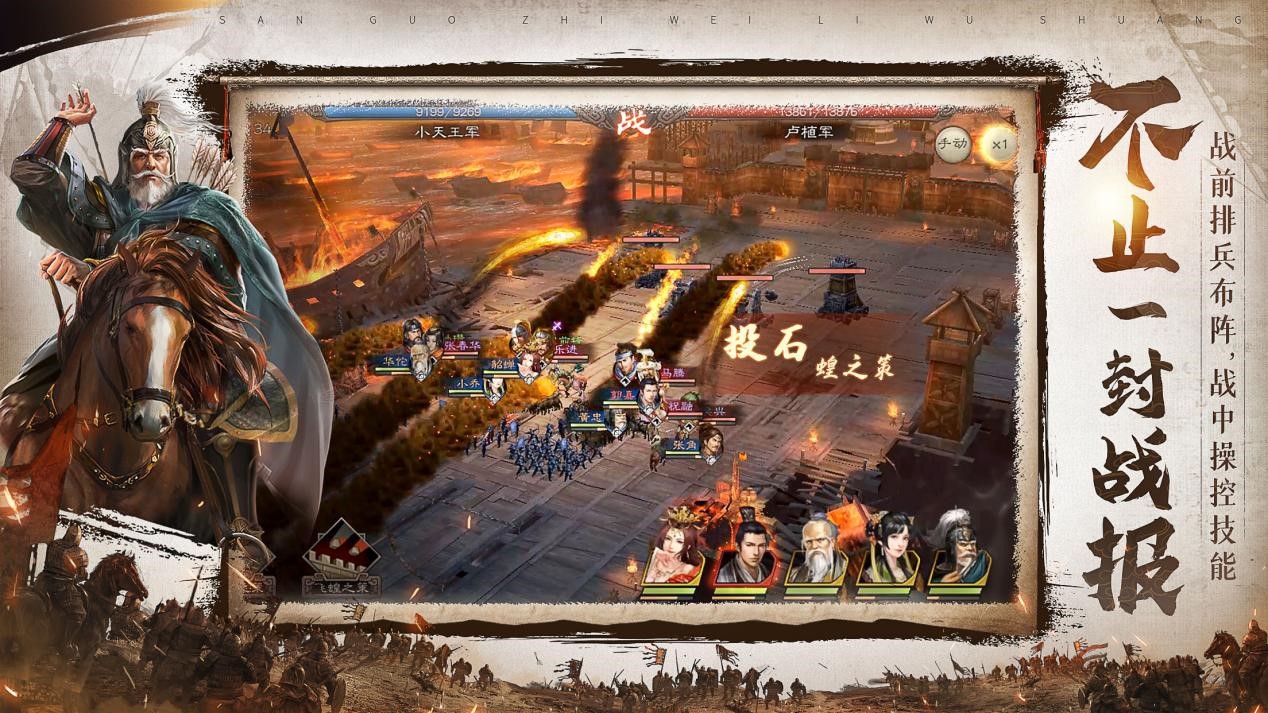Activate the 飞蝗之策 stratagem icon
The width and height of the screenshot is (1268, 713).
click(x=341, y=555)
